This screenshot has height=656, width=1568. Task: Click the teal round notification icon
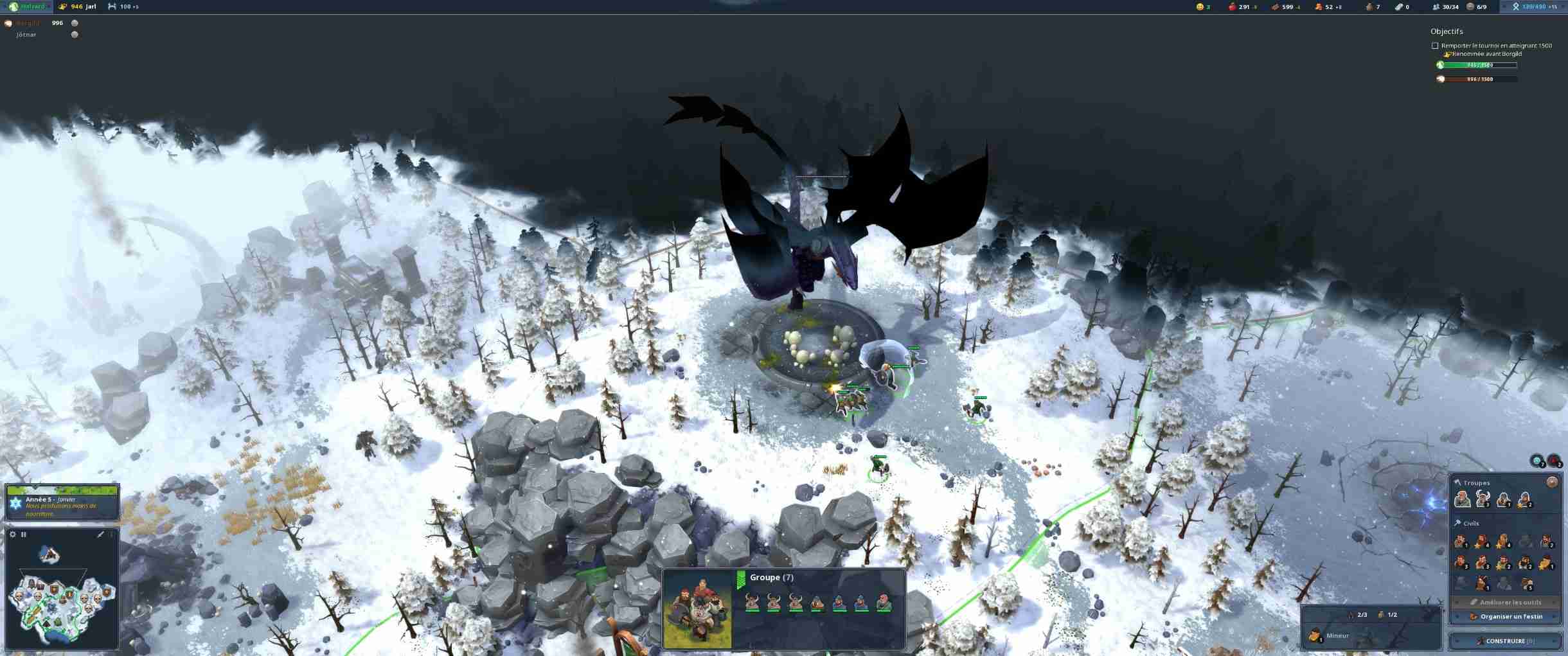click(x=1537, y=461)
